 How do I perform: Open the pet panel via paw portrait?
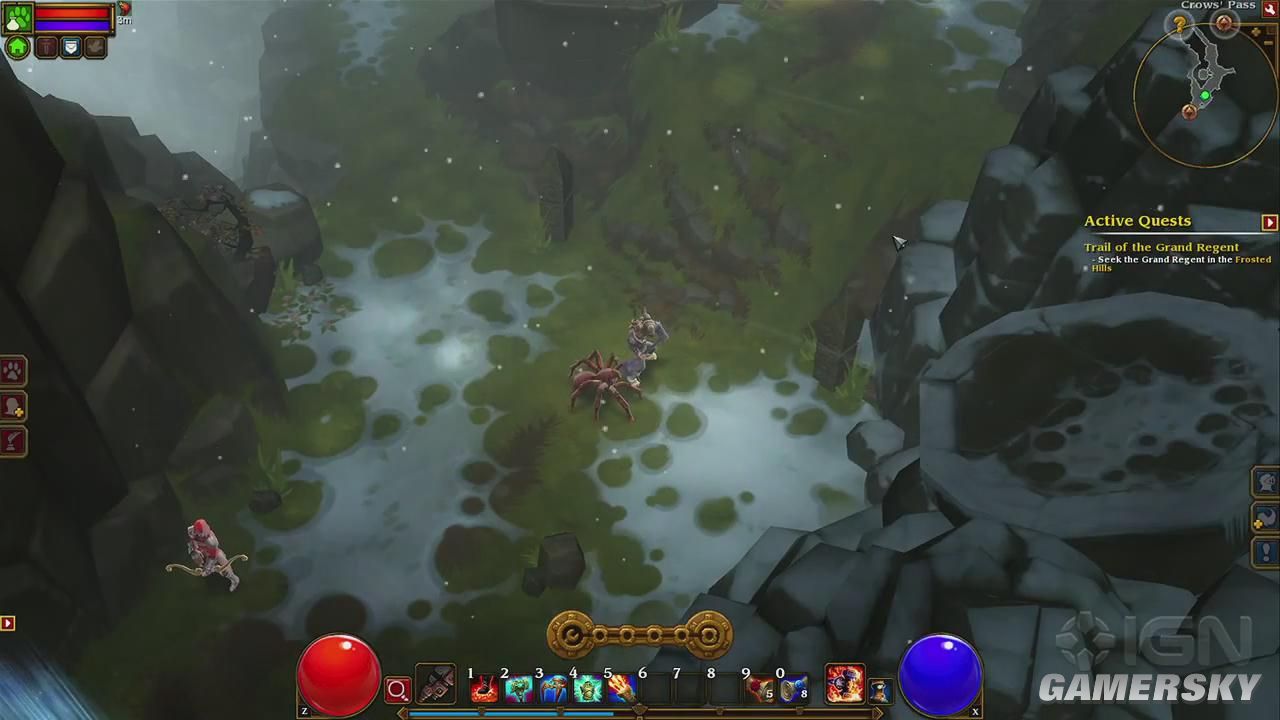click(19, 17)
